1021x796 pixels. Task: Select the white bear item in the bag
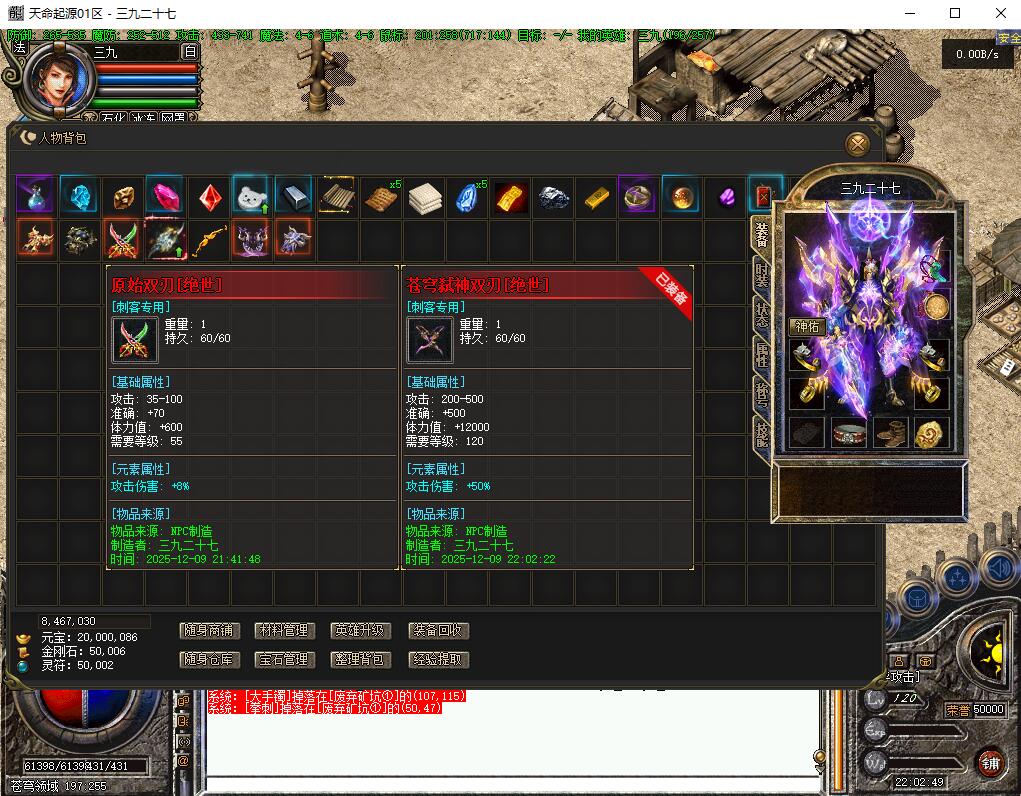tap(250, 196)
